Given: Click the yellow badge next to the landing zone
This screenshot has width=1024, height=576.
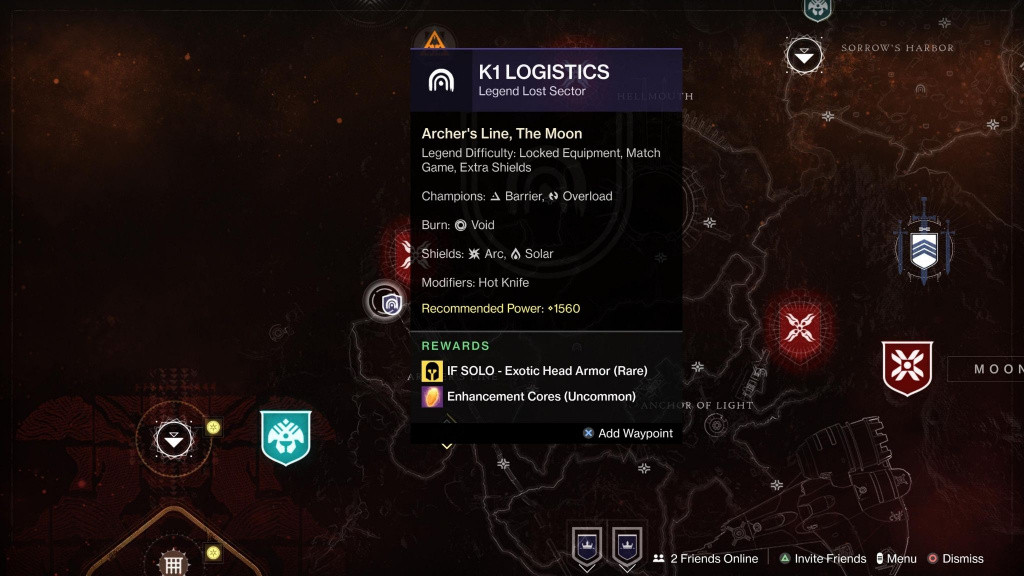Looking at the screenshot, I should tap(213, 427).
